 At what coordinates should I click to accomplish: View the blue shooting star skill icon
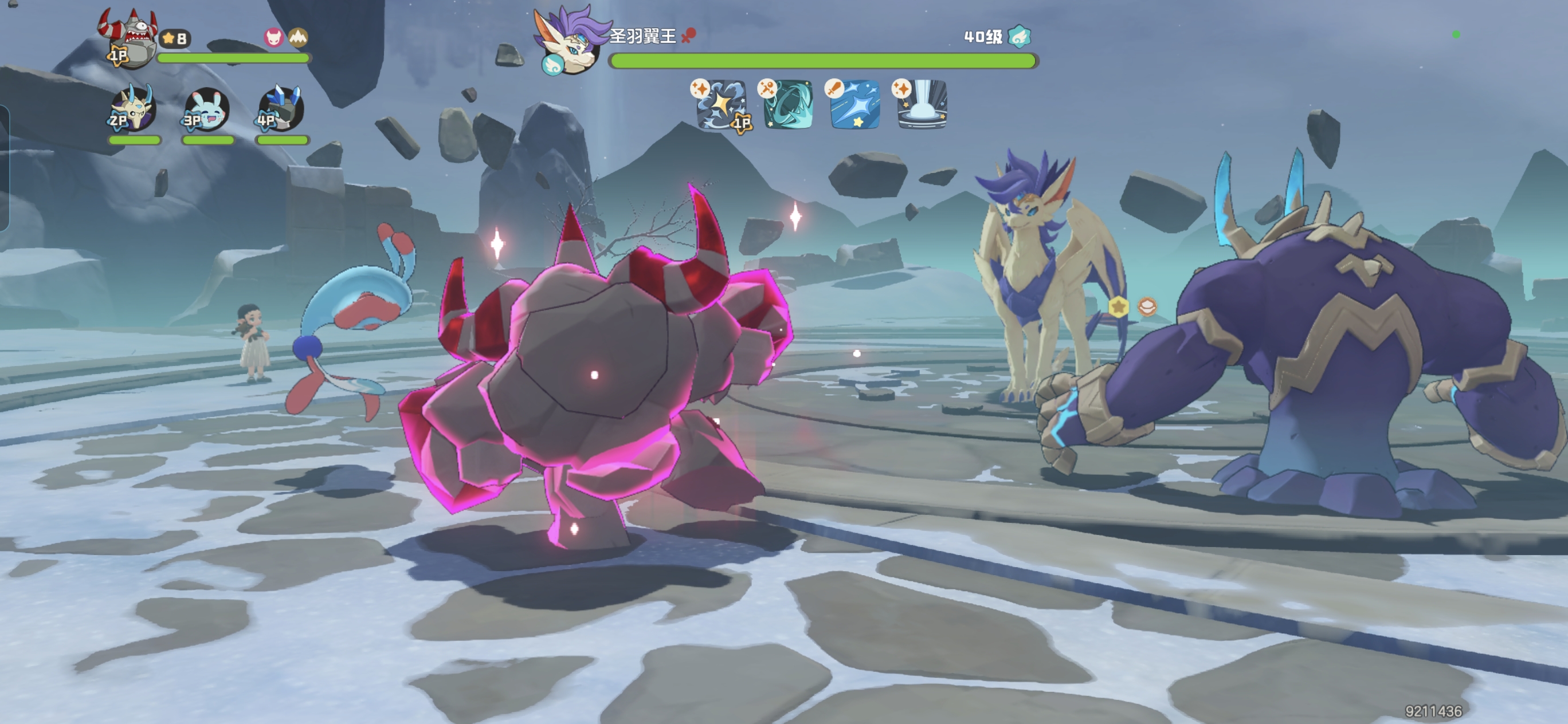click(854, 105)
